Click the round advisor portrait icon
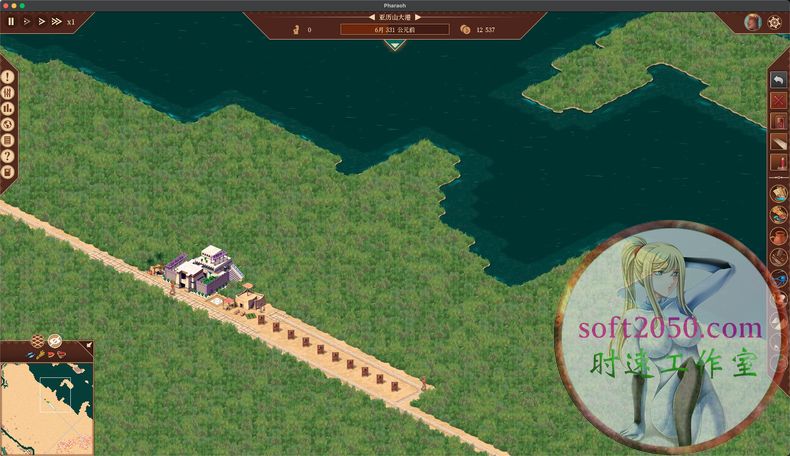Screen dimensions: 790x456 tap(753, 22)
